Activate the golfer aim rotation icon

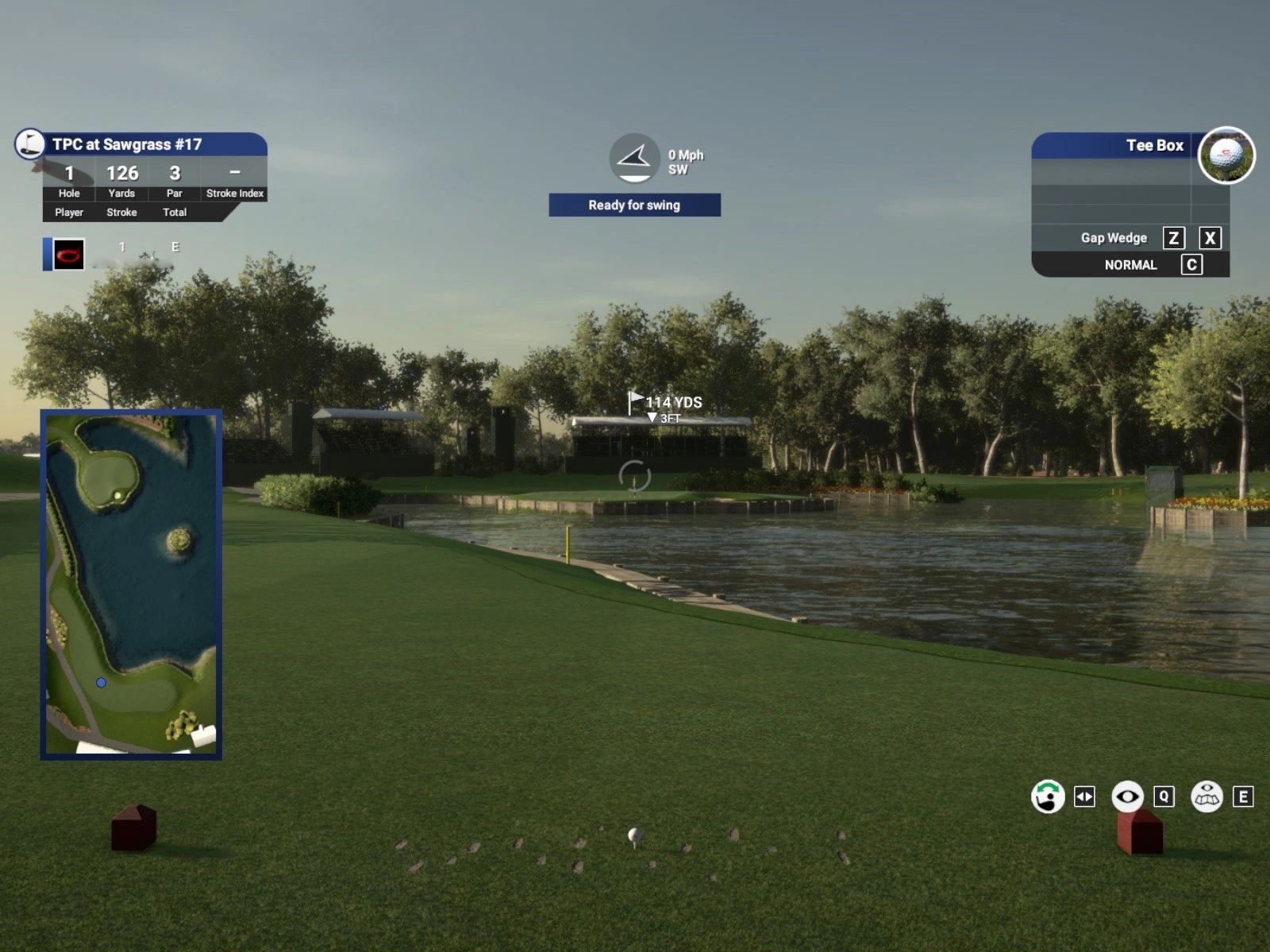[1048, 797]
